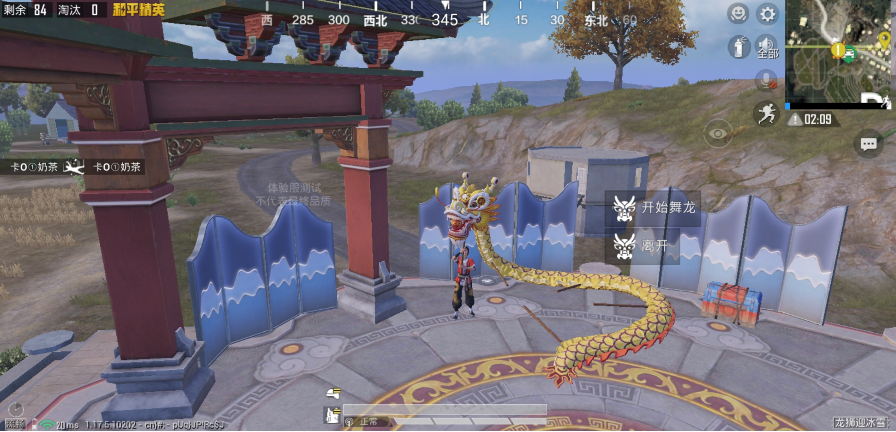Select the 离开 leave option
Viewport: 896px width, 432px height.
(x=643, y=245)
